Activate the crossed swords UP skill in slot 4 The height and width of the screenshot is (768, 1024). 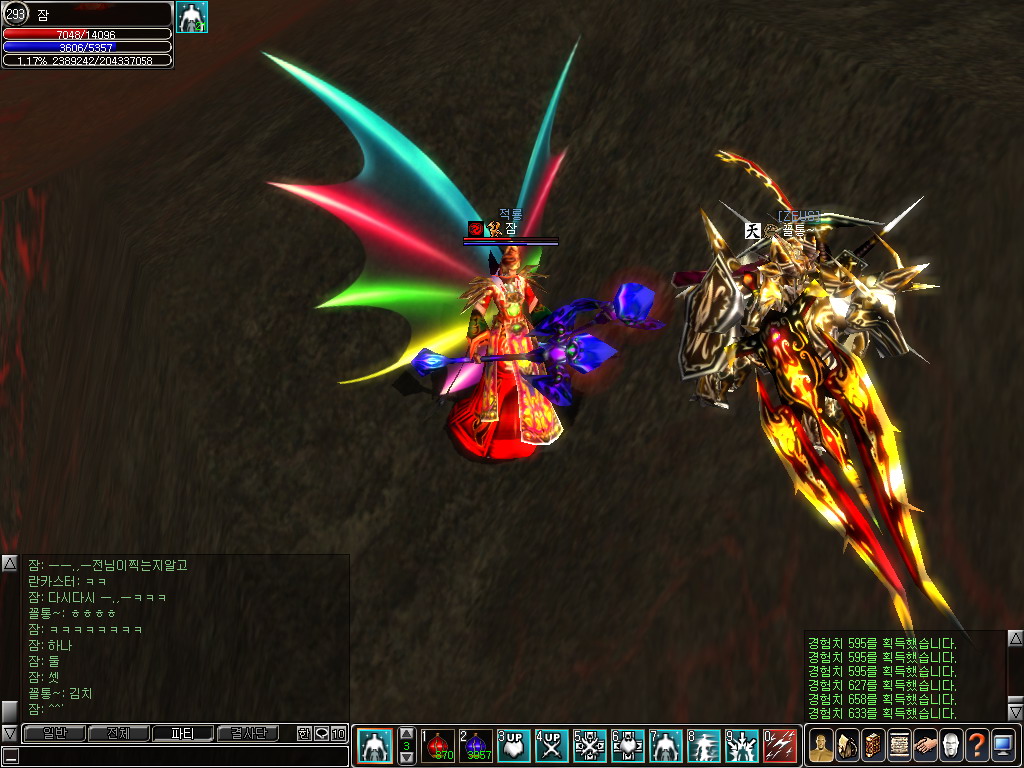[x=552, y=746]
